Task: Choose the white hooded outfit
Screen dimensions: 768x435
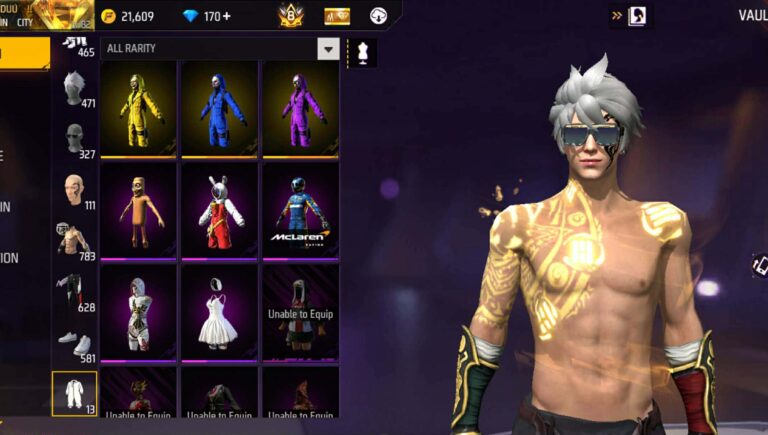Action: 139,312
